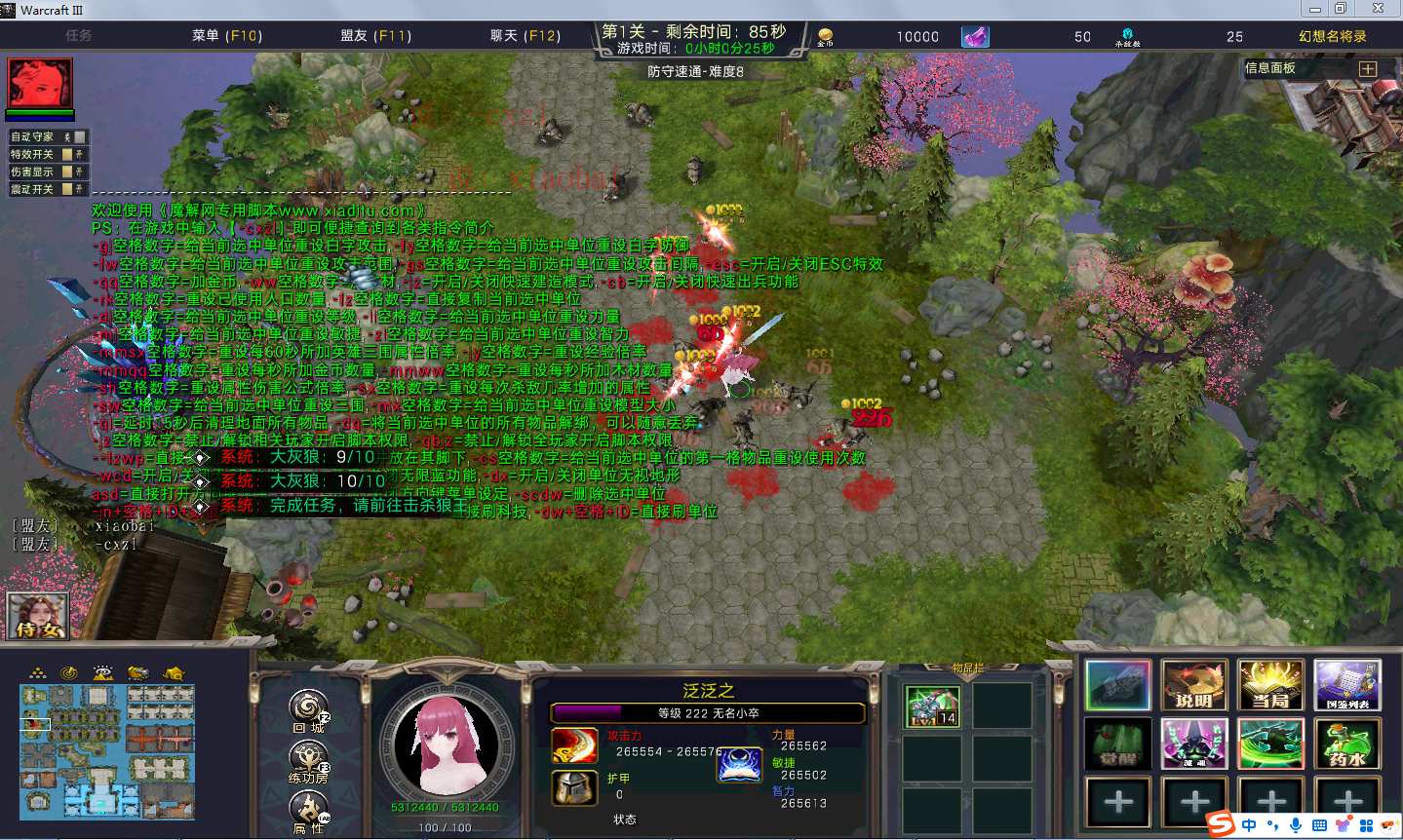Viewport: 1403px width, 840px height.
Task: Open the 当局 glowing book ability
Action: (x=1270, y=685)
